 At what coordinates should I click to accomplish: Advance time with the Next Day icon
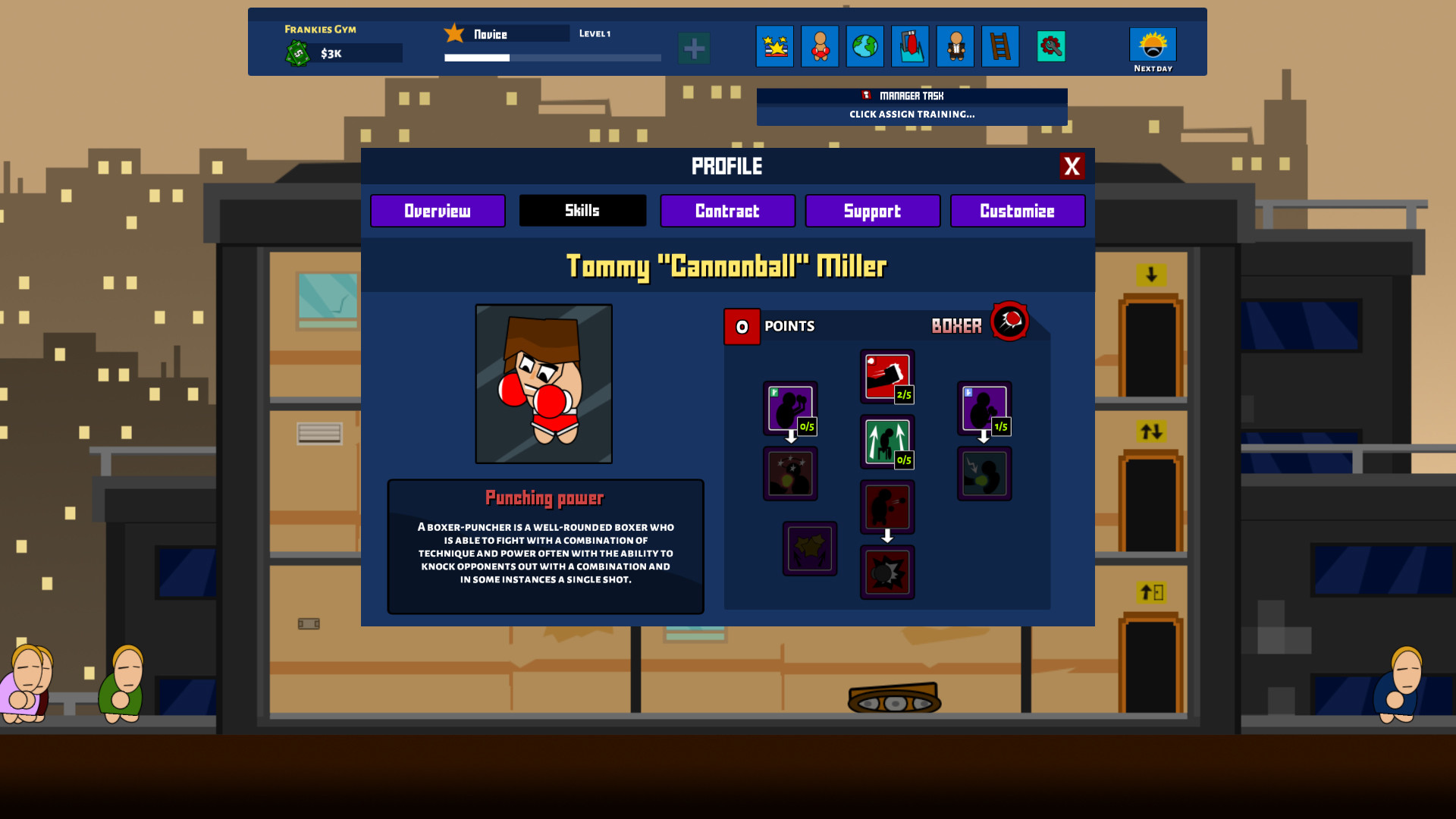[x=1152, y=45]
